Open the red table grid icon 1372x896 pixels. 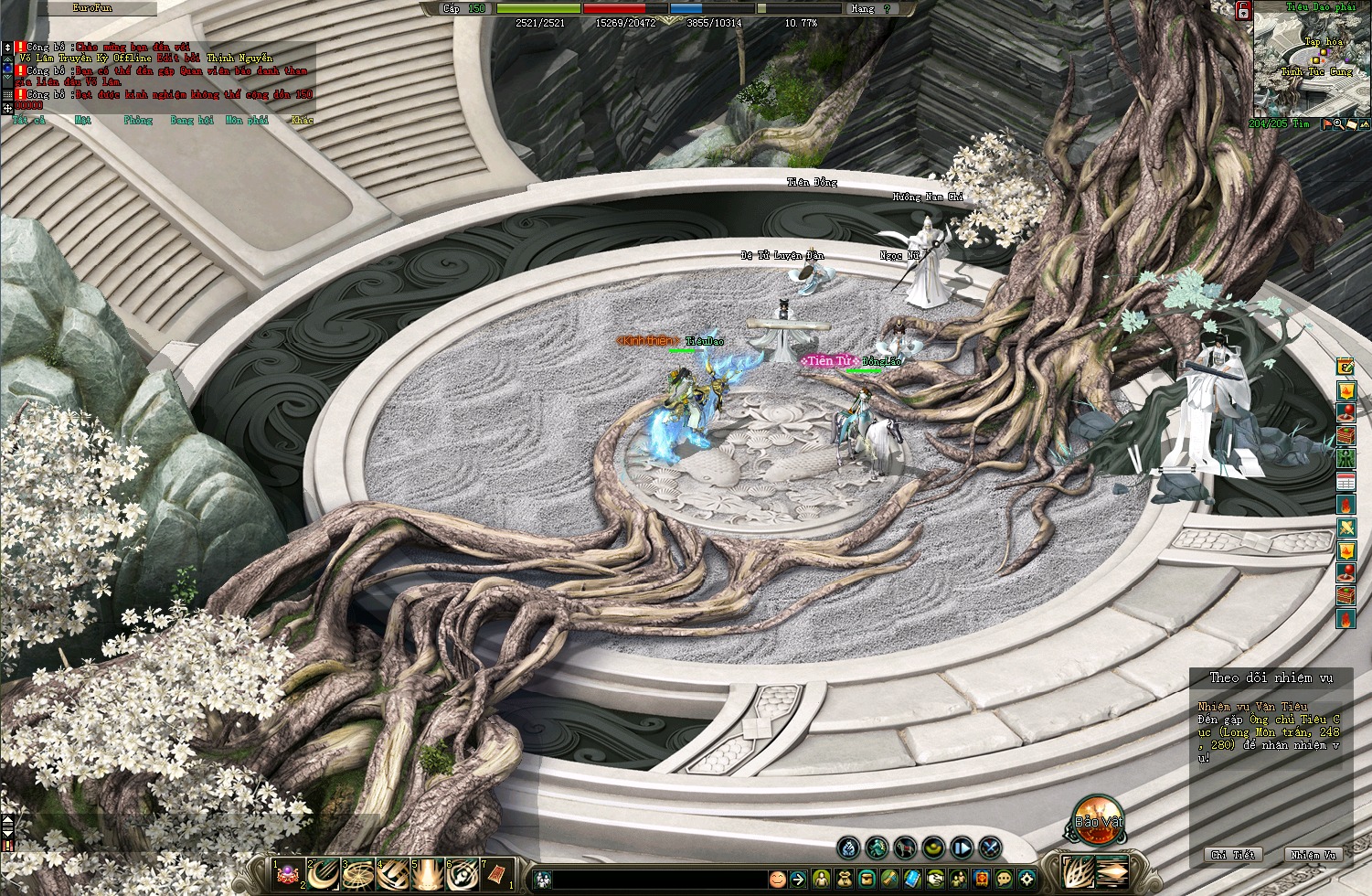point(1345,481)
